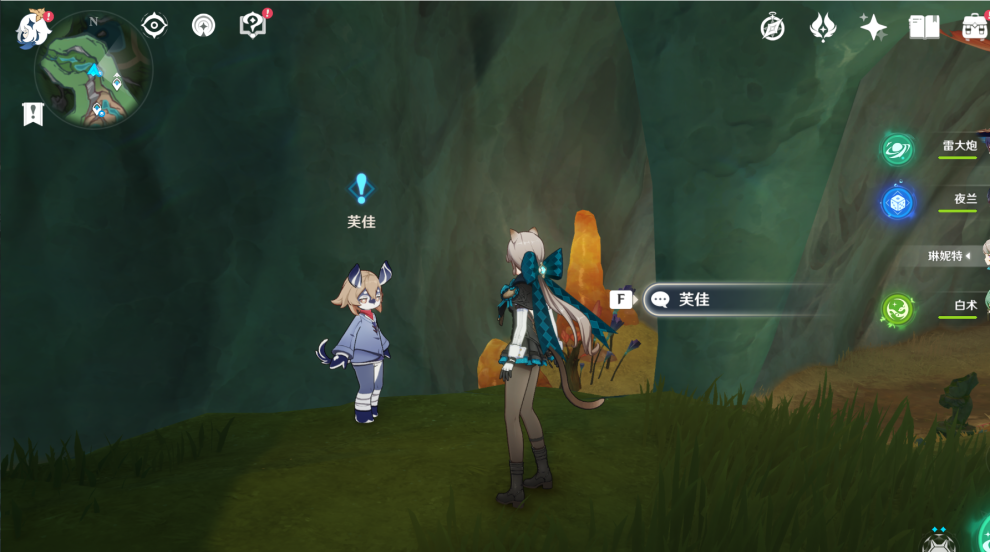Viewport: 990px width, 552px height.
Task: Activate the eye-shaped elemental sight icon
Action: tap(154, 25)
